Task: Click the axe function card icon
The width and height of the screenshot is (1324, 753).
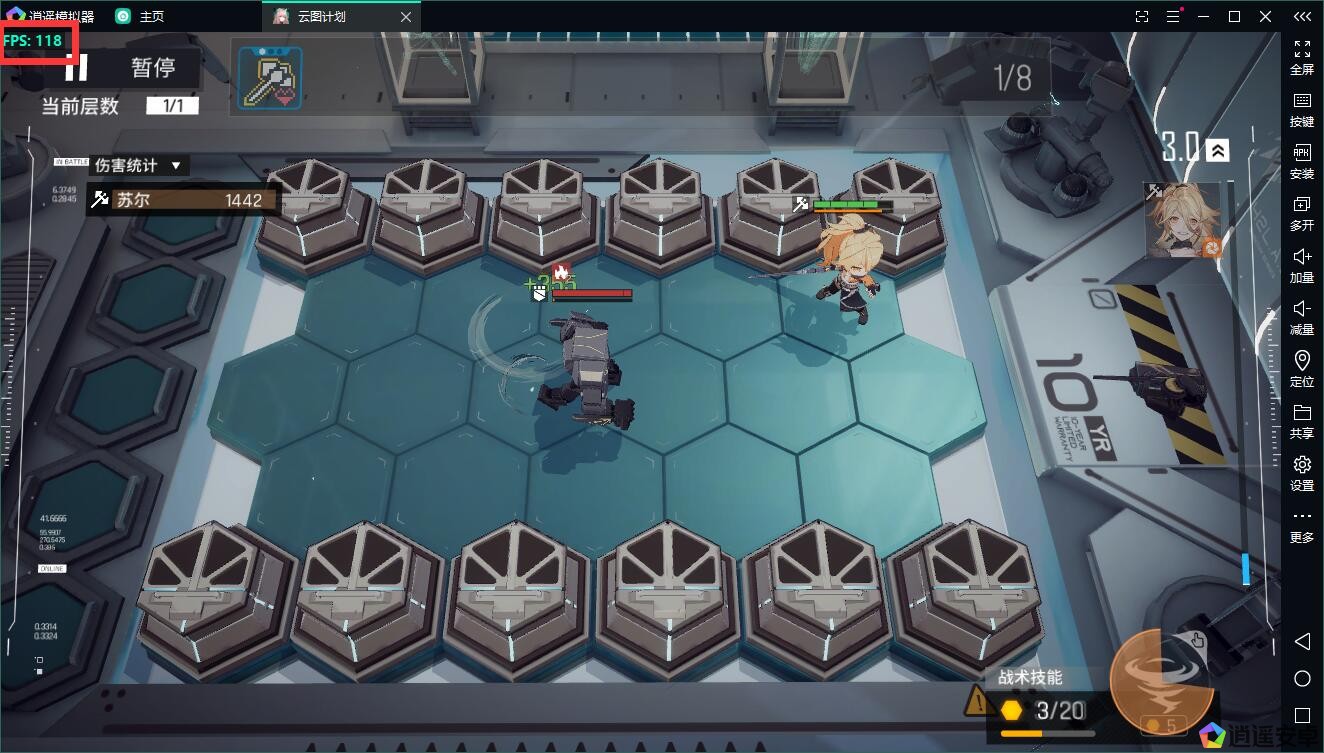Action: (x=270, y=77)
